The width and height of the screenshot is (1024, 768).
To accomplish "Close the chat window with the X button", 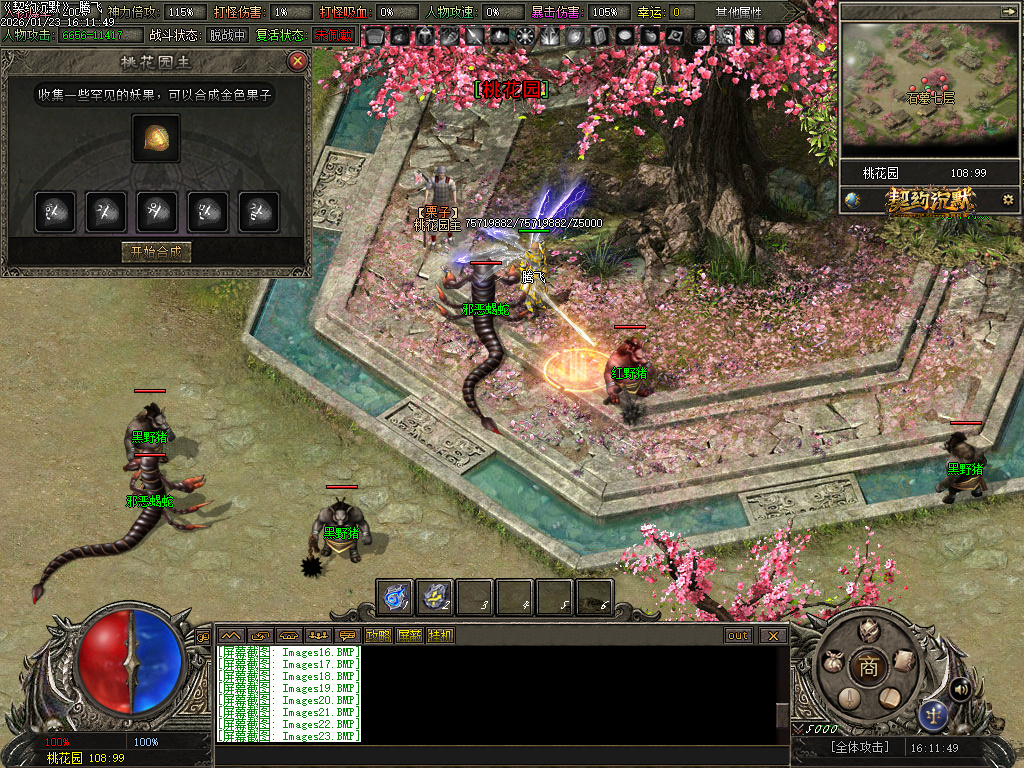I will [x=773, y=635].
